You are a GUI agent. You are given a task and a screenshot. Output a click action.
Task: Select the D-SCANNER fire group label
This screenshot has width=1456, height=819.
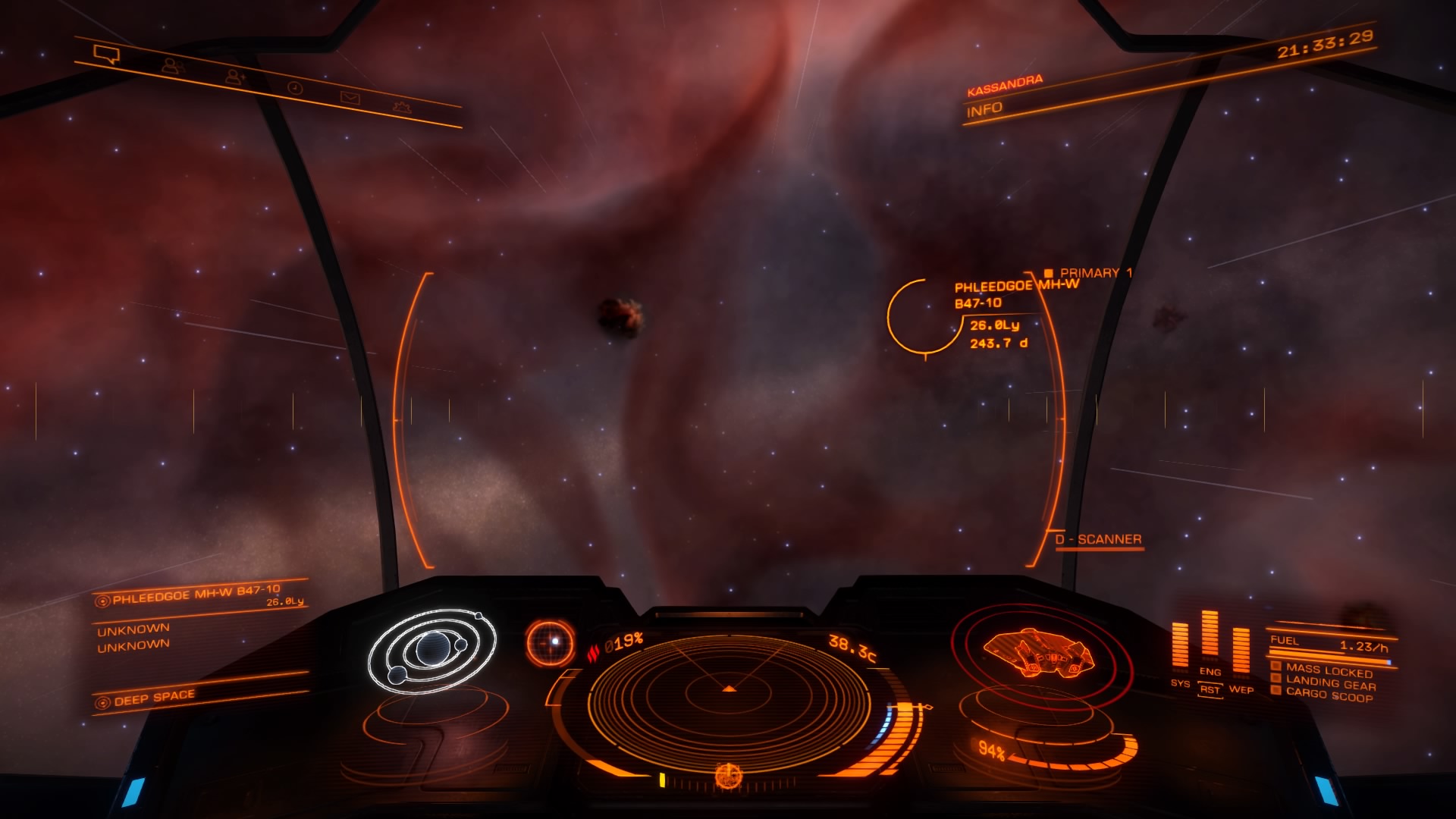pyautogui.click(x=1098, y=540)
